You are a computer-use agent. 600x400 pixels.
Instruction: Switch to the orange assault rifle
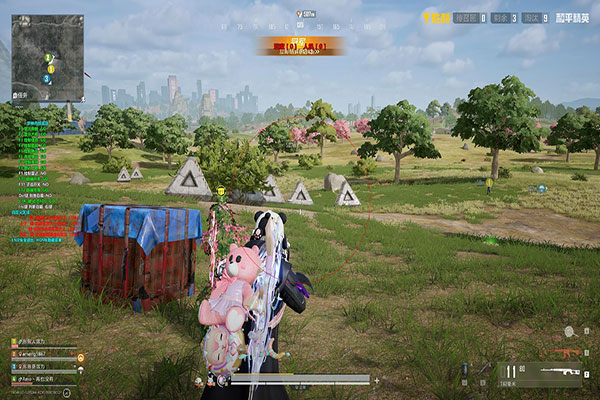pyautogui.click(x=570, y=353)
